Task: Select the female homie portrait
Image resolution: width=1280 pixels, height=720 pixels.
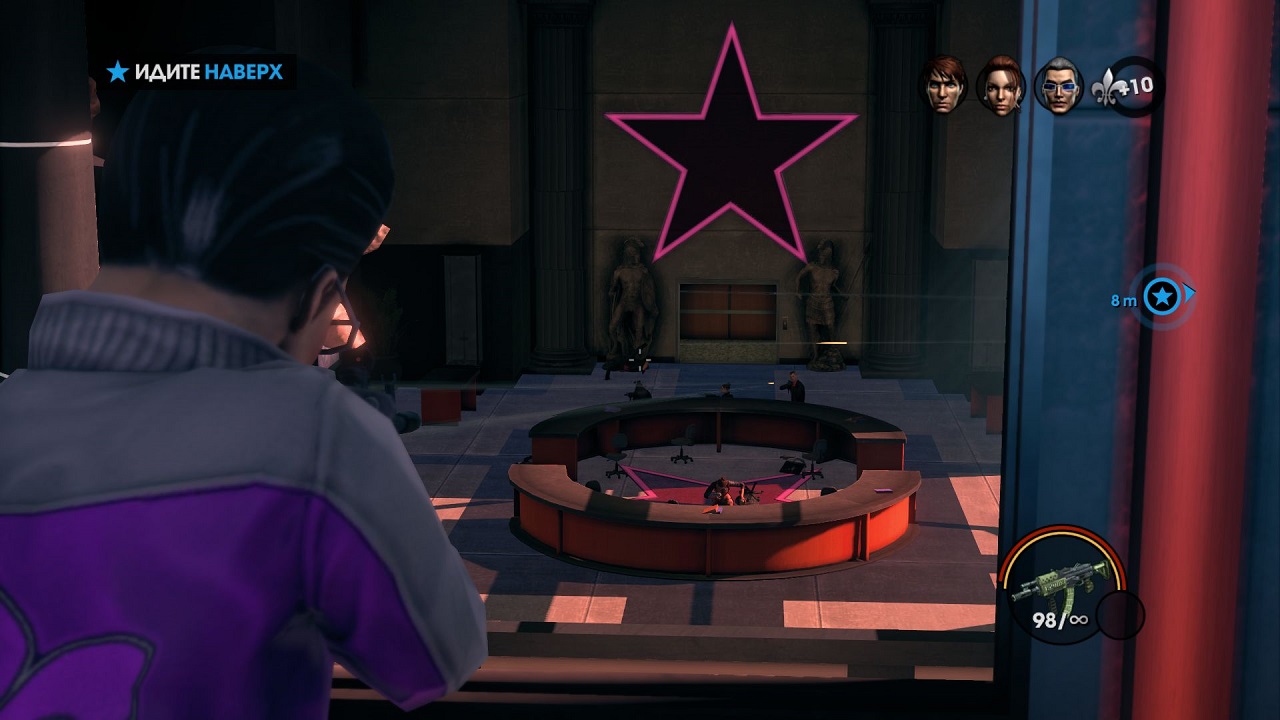Action: click(1000, 86)
